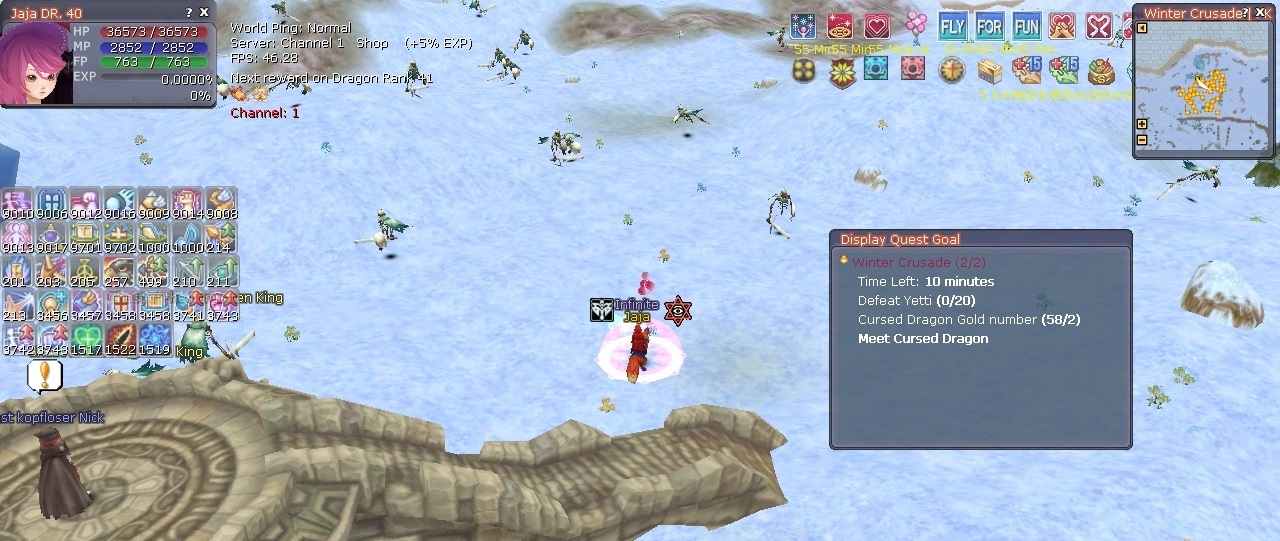Activate the green heart skill numbered 1517
Viewport: 1280px width, 541px height.
(86, 337)
